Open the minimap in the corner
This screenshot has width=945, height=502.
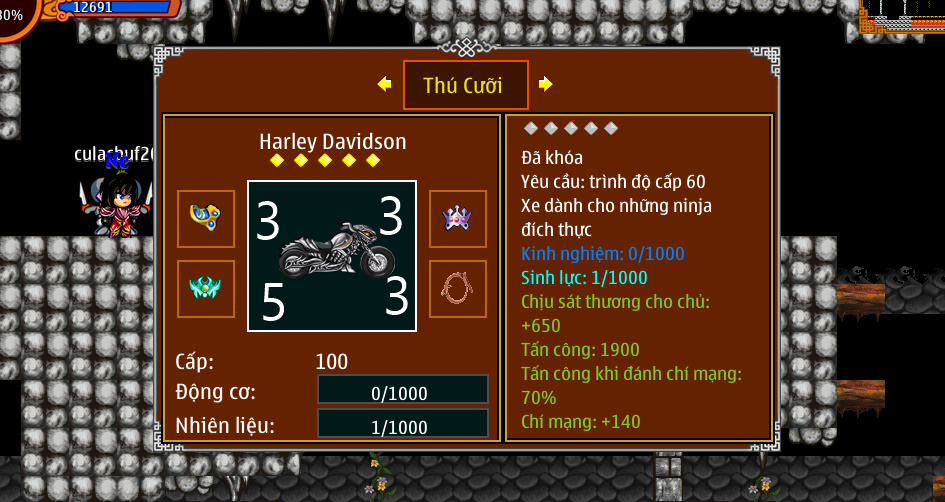pyautogui.click(x=907, y=20)
